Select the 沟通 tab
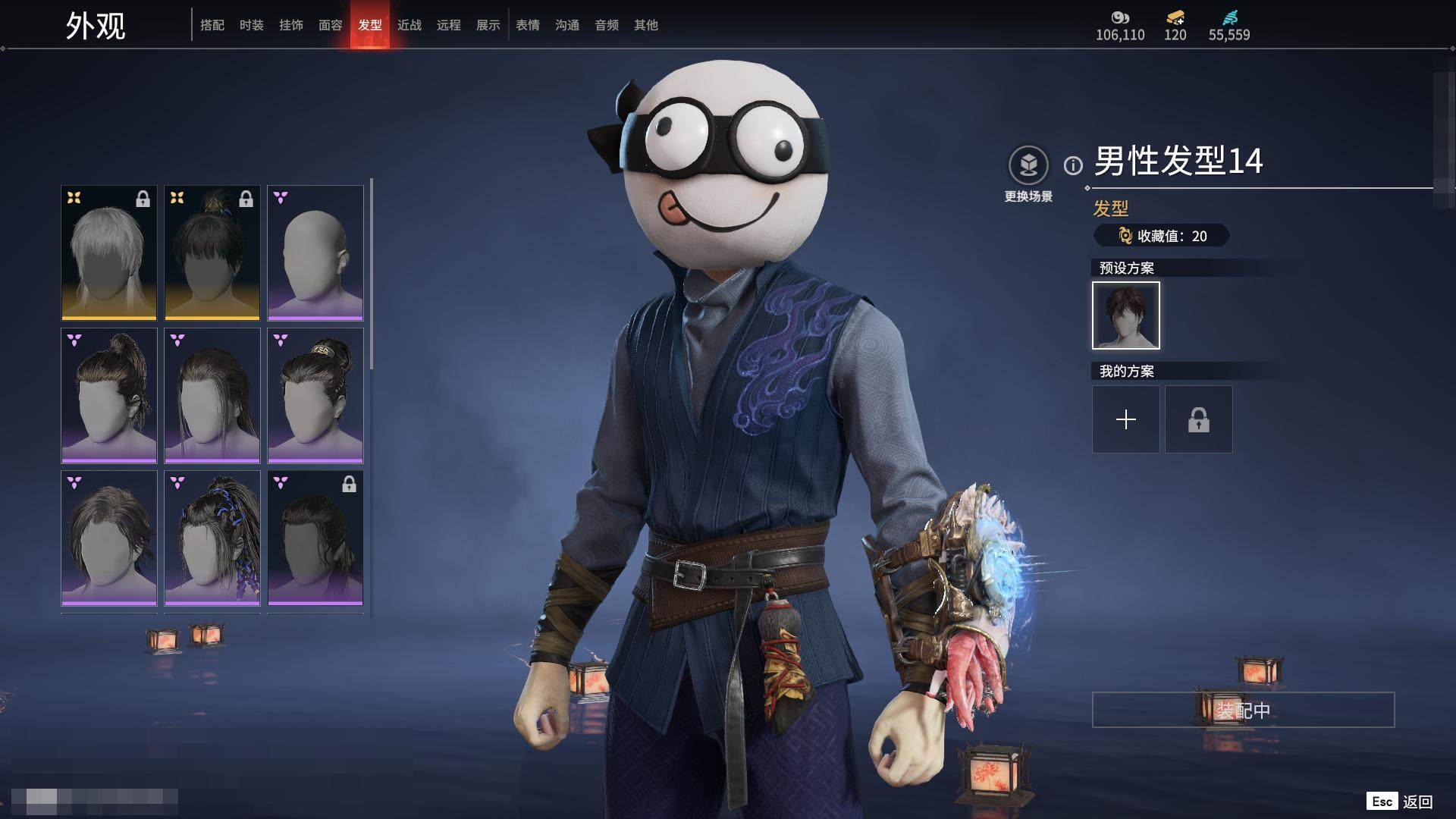 pos(567,25)
